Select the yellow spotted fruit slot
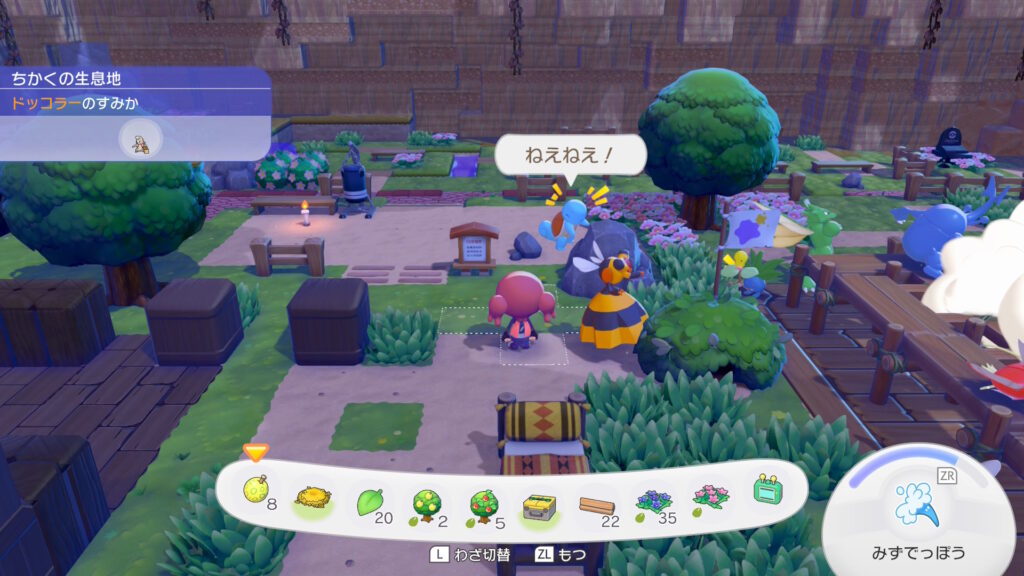 pos(256,492)
